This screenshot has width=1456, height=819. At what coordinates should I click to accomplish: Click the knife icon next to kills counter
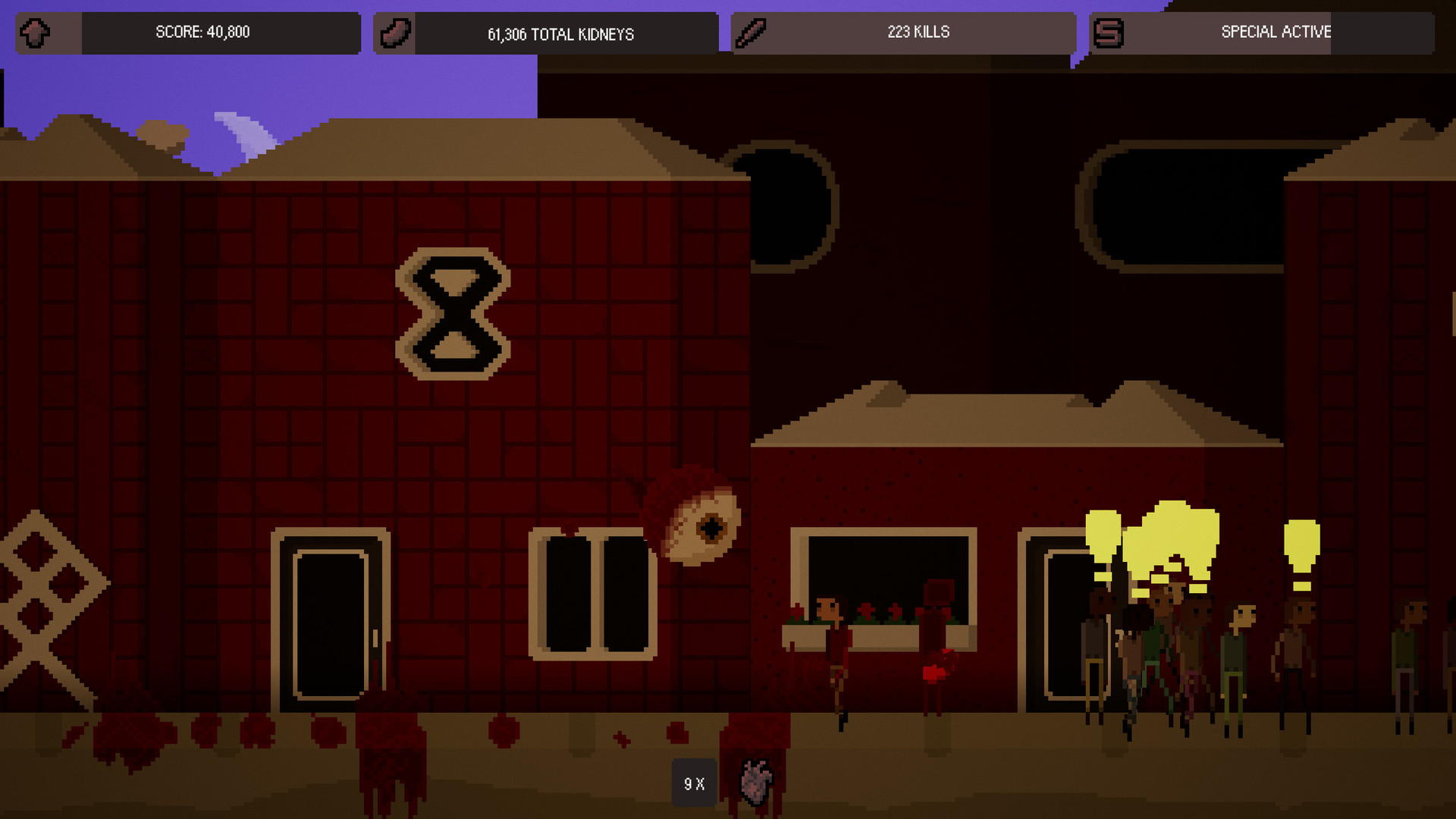(752, 32)
